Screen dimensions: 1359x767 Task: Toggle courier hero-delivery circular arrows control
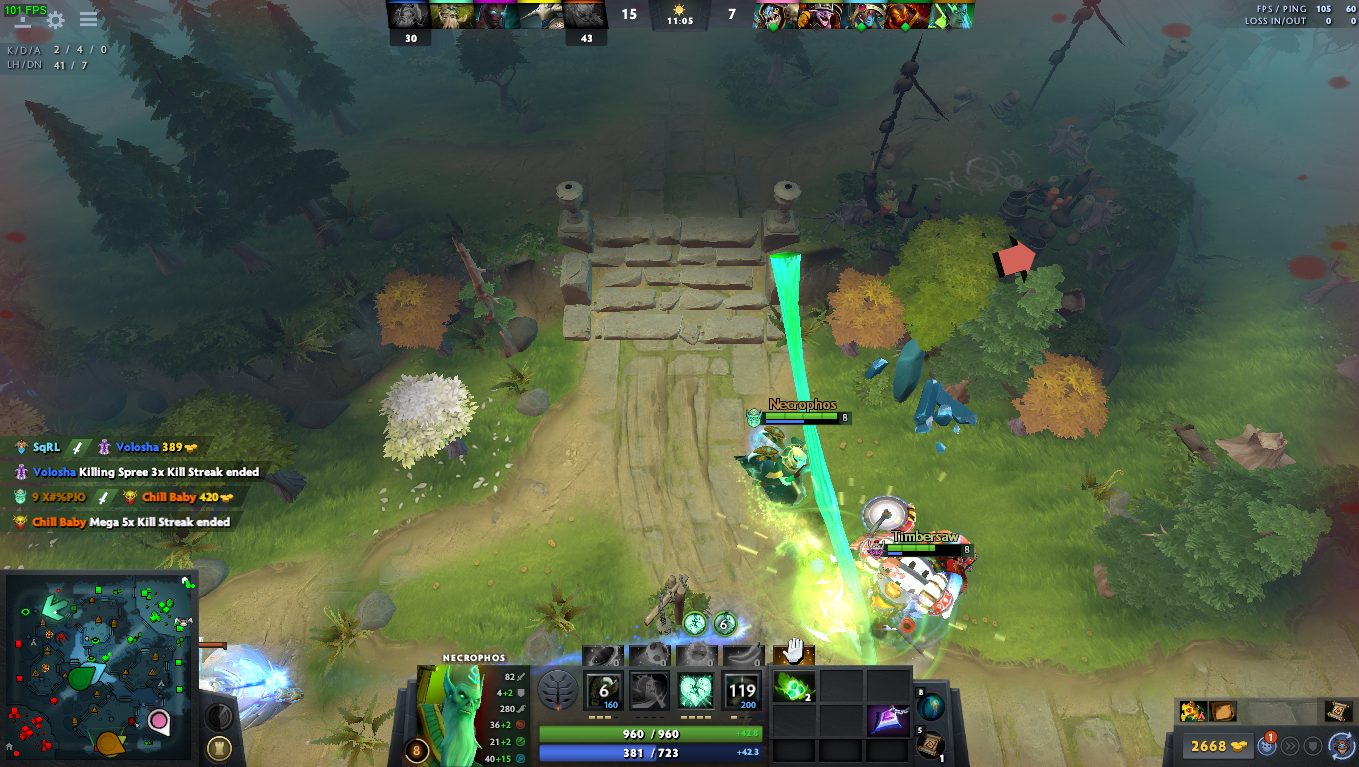coord(1342,746)
